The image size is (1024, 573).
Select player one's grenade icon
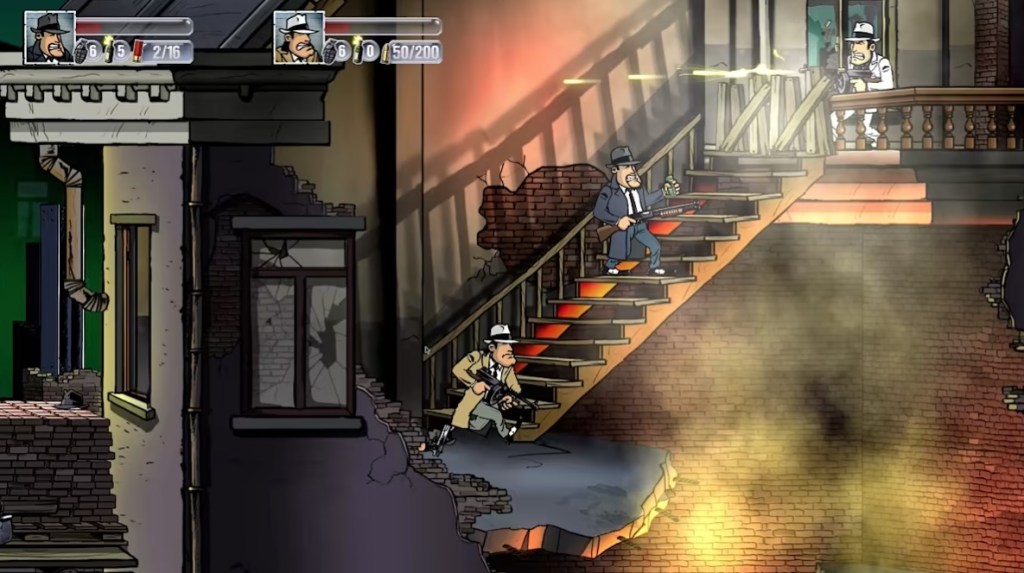click(x=80, y=51)
